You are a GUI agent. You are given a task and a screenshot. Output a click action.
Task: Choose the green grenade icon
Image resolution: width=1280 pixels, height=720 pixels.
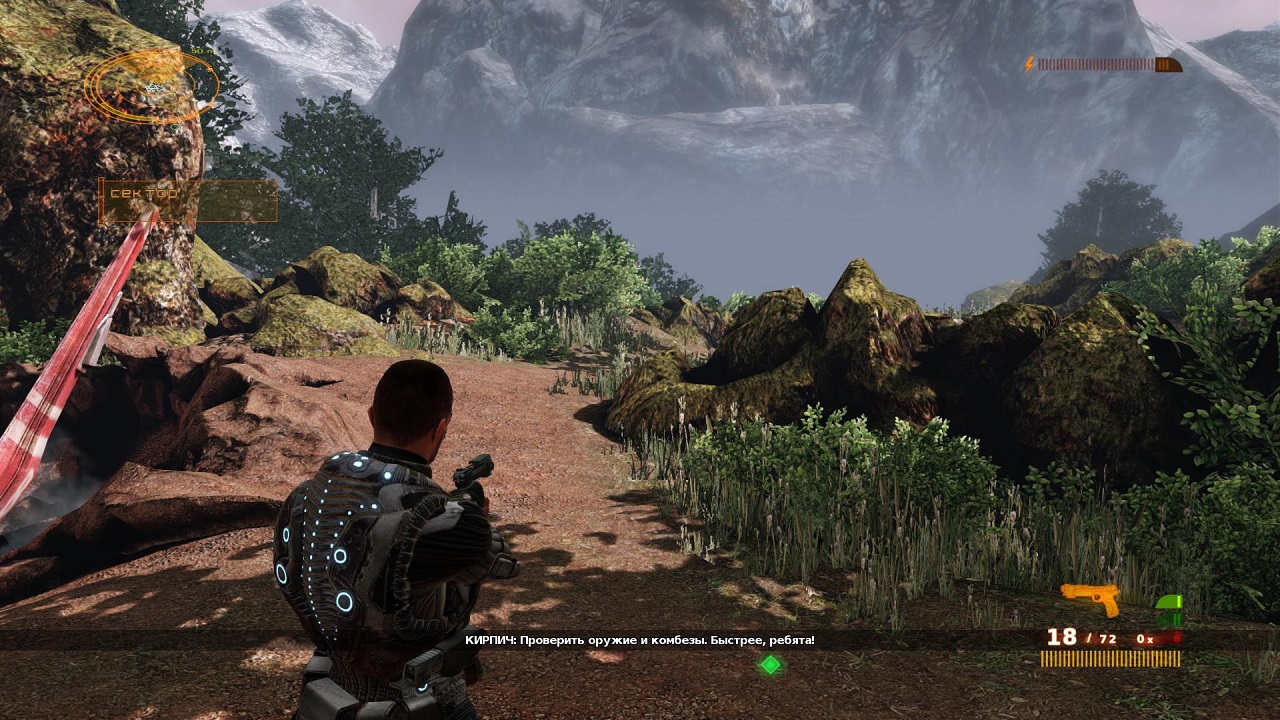tap(1168, 609)
